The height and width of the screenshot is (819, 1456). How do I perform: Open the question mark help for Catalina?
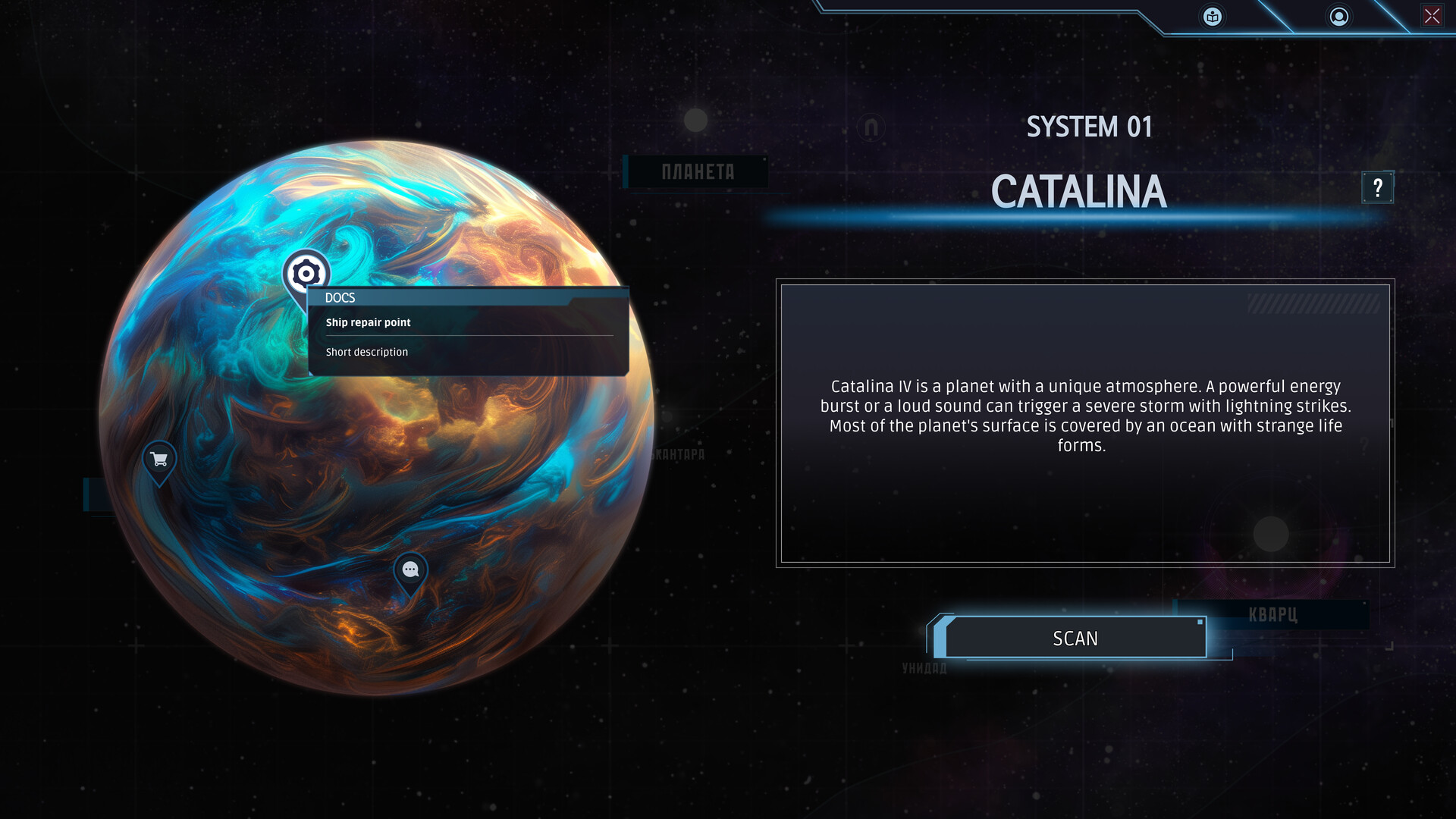(x=1377, y=187)
